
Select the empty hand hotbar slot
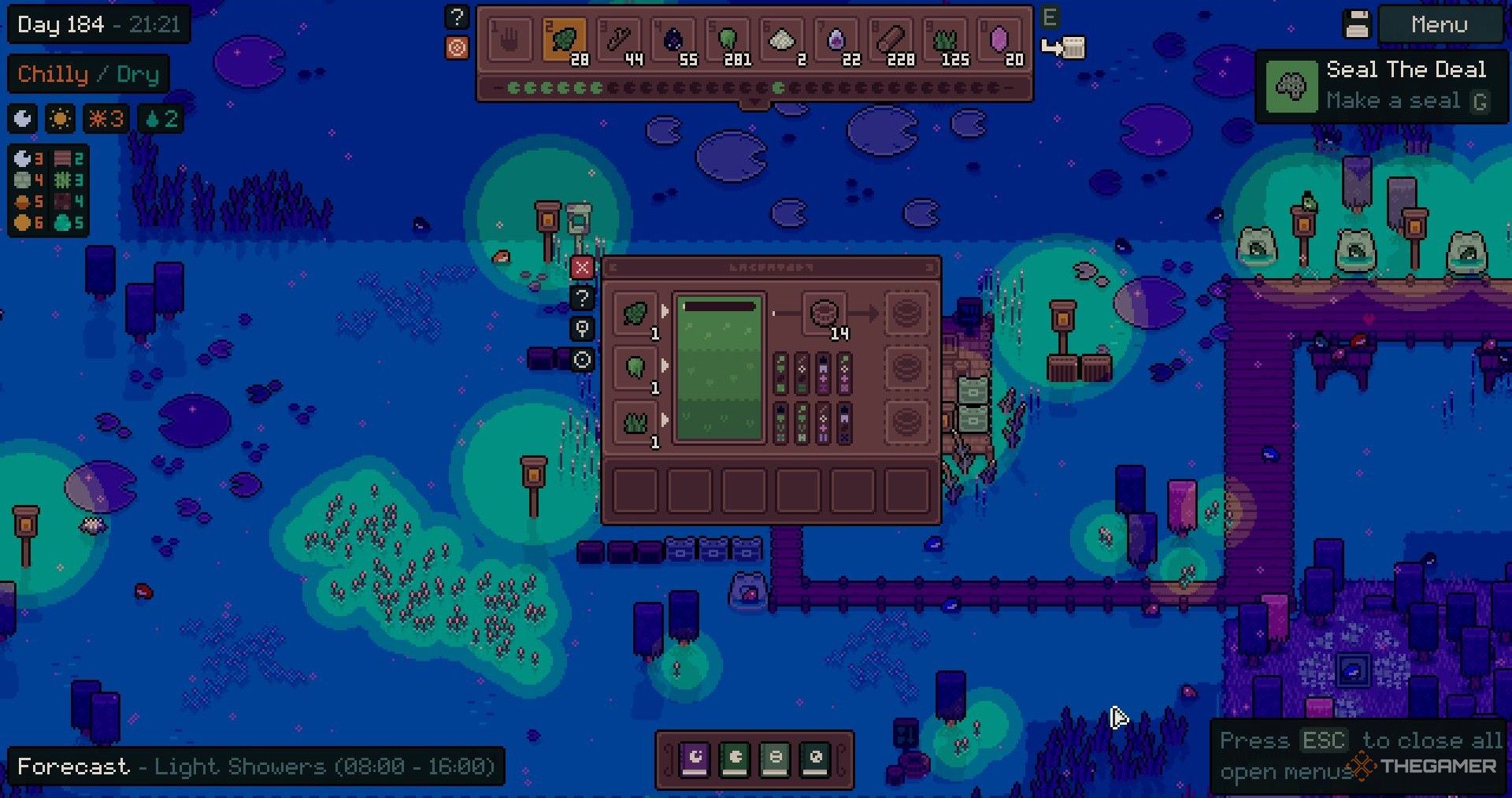click(x=510, y=41)
